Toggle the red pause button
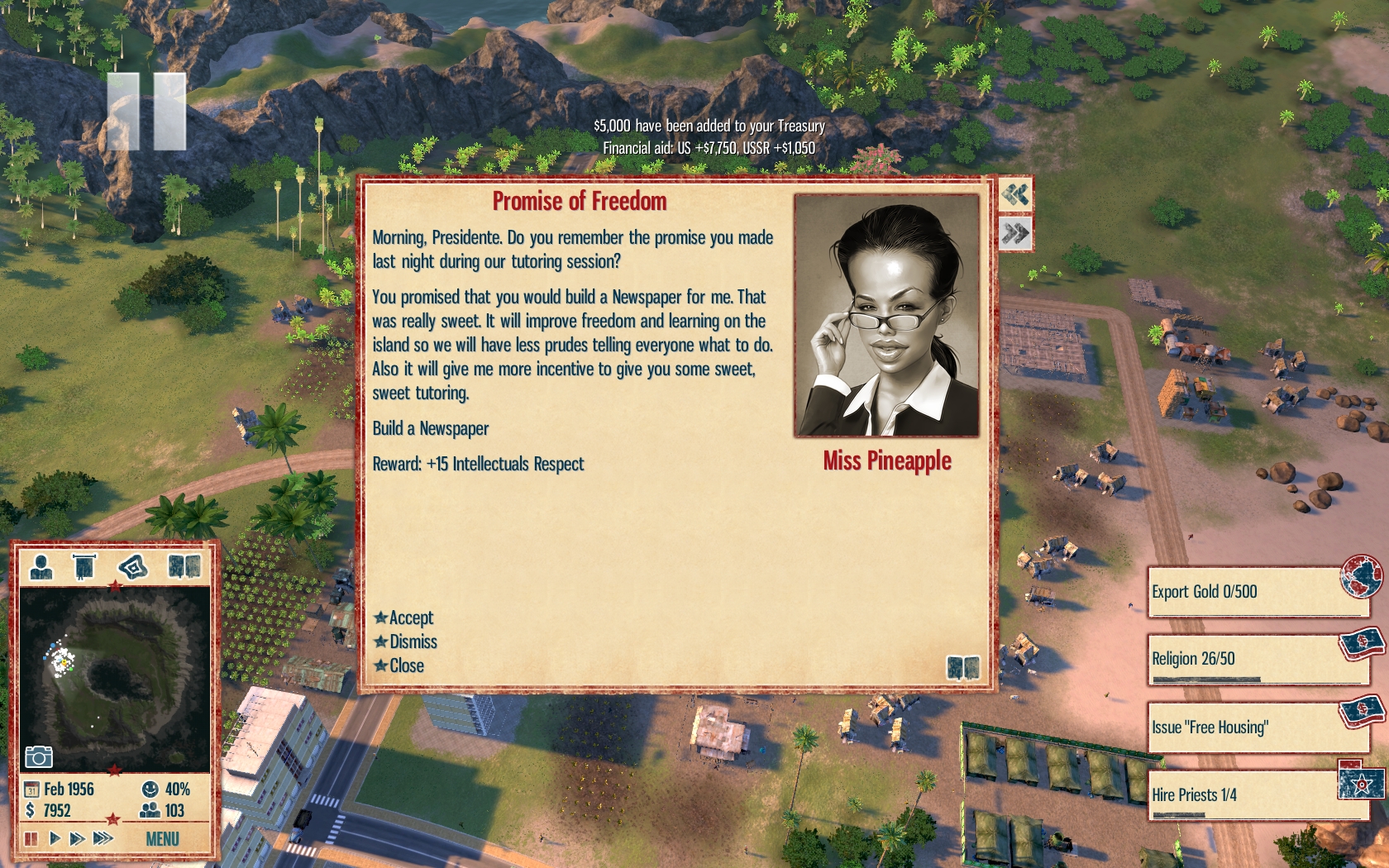1389x868 pixels. click(x=31, y=839)
